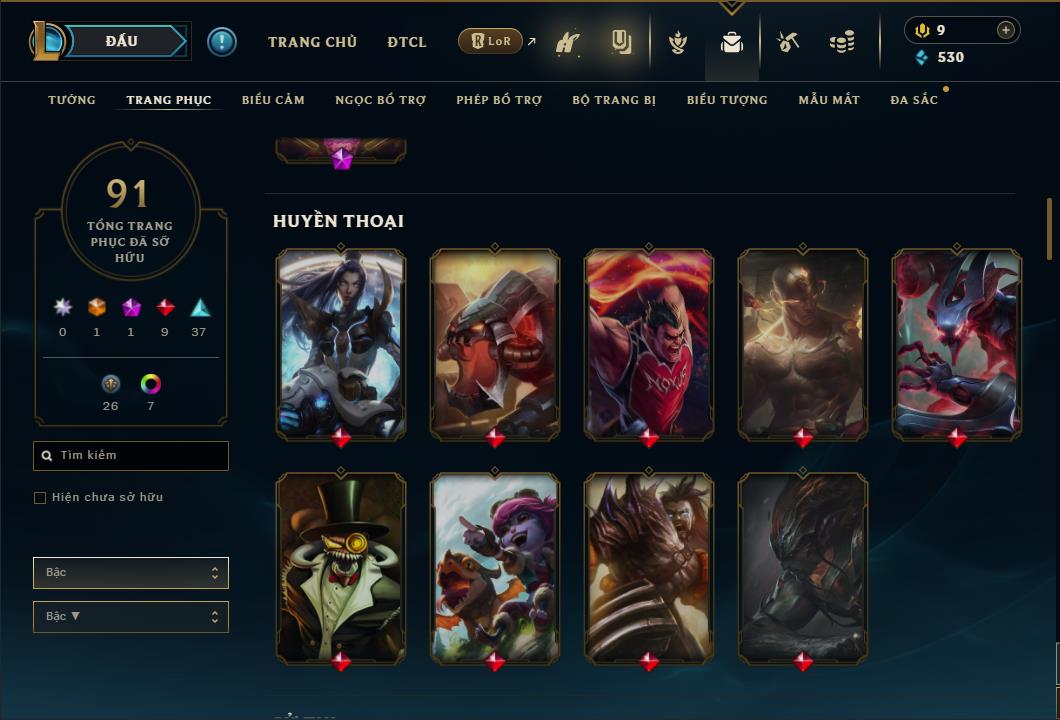Click the blue exclamation alert icon

222,42
